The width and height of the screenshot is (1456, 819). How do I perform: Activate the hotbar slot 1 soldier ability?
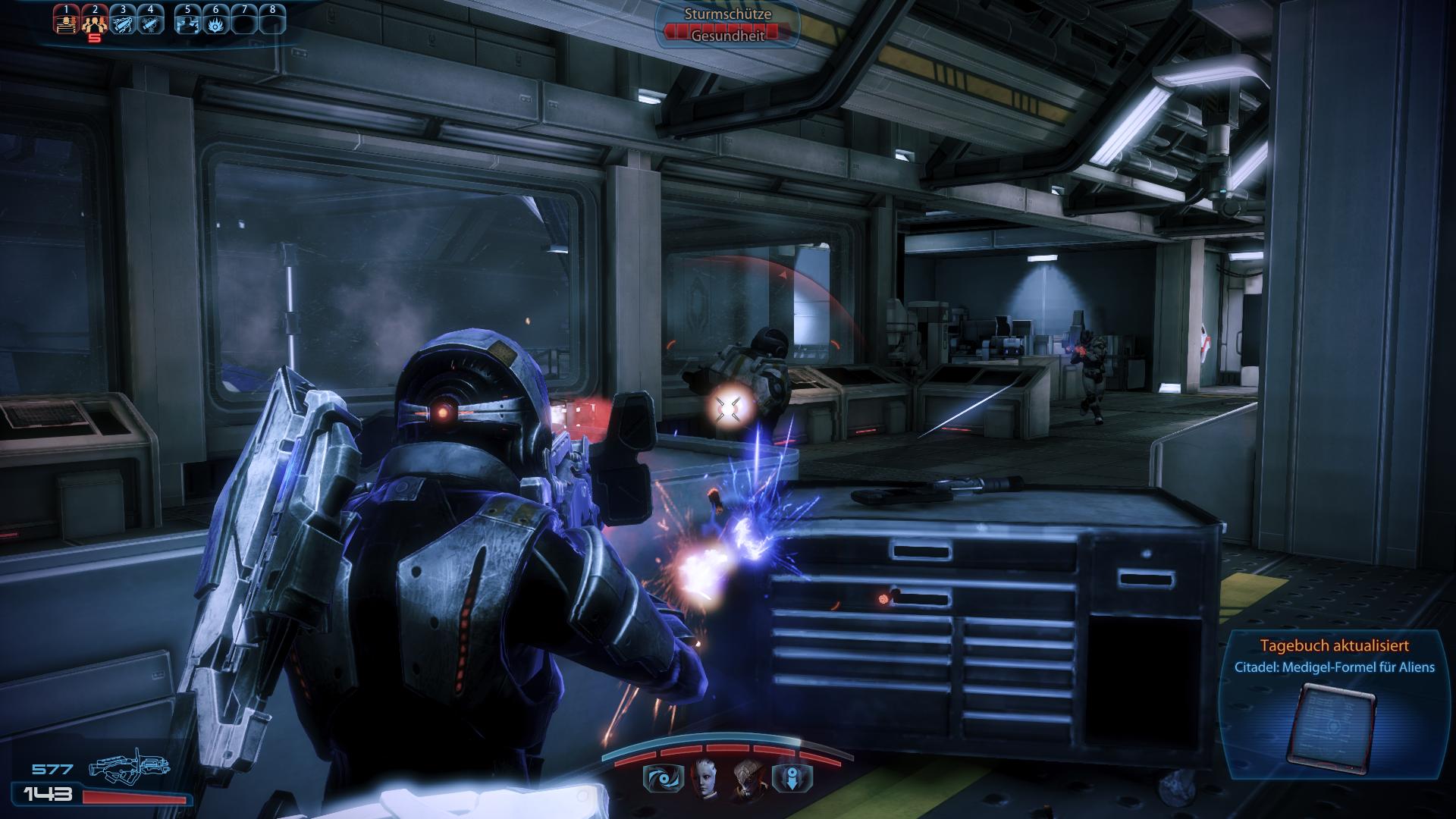[67, 21]
